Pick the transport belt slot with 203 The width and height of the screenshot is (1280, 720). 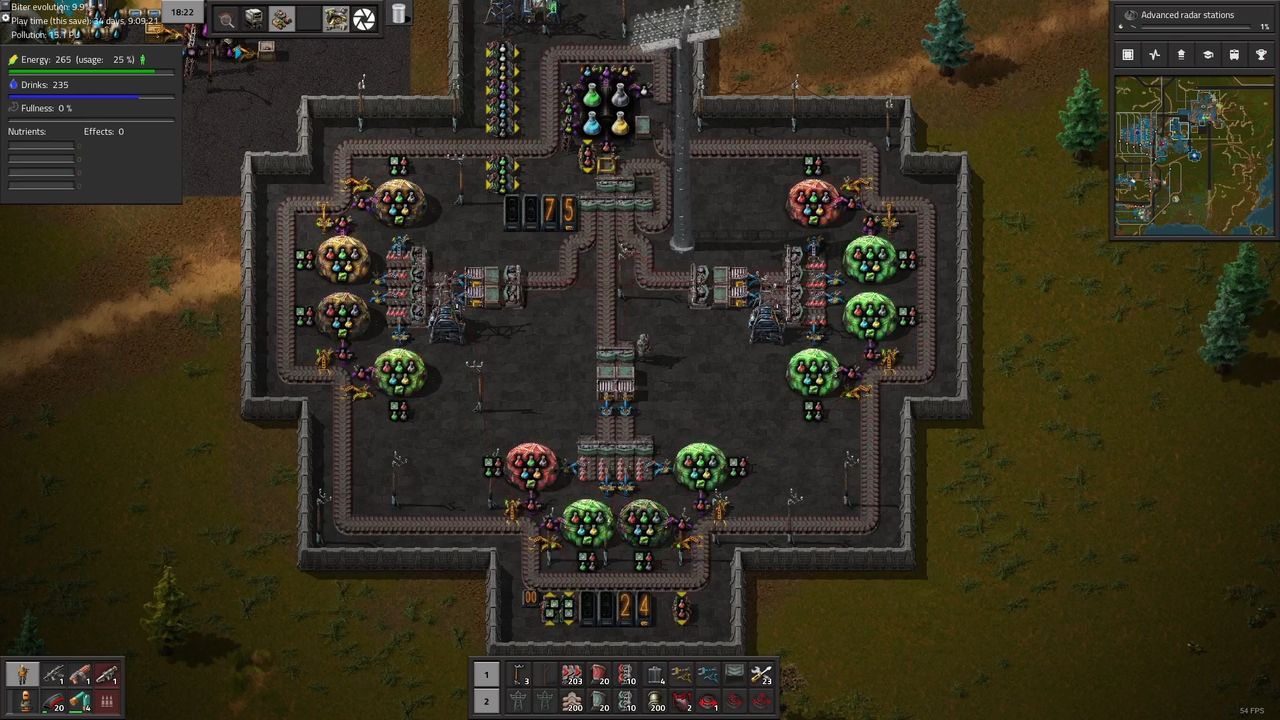pyautogui.click(x=572, y=675)
